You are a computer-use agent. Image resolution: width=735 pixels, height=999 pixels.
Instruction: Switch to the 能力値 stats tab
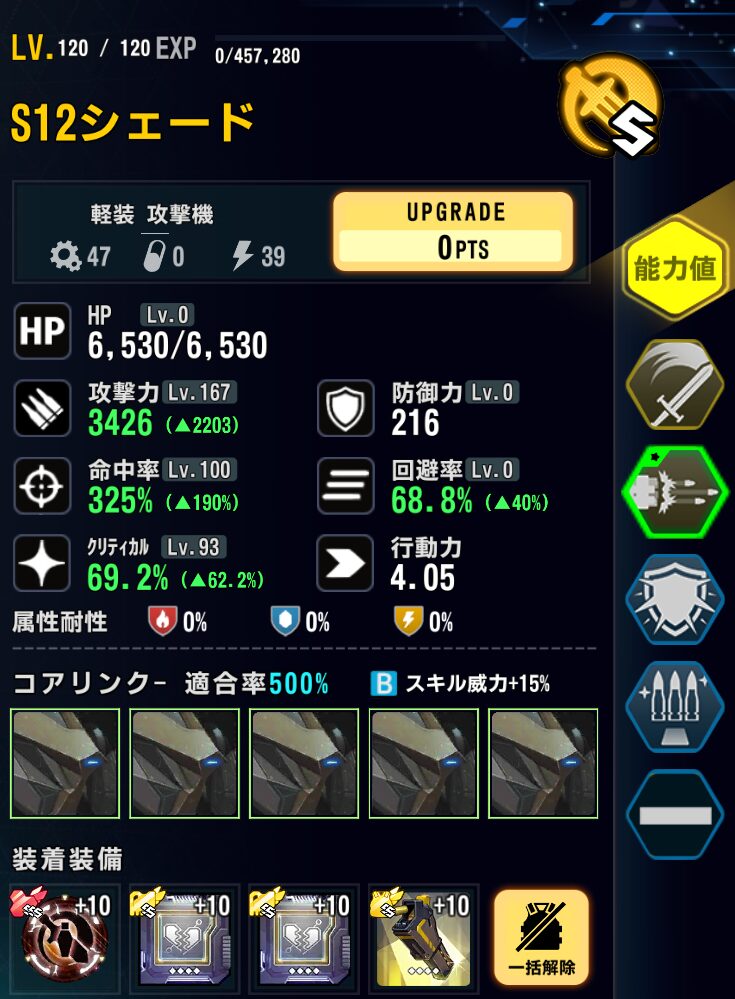[675, 270]
